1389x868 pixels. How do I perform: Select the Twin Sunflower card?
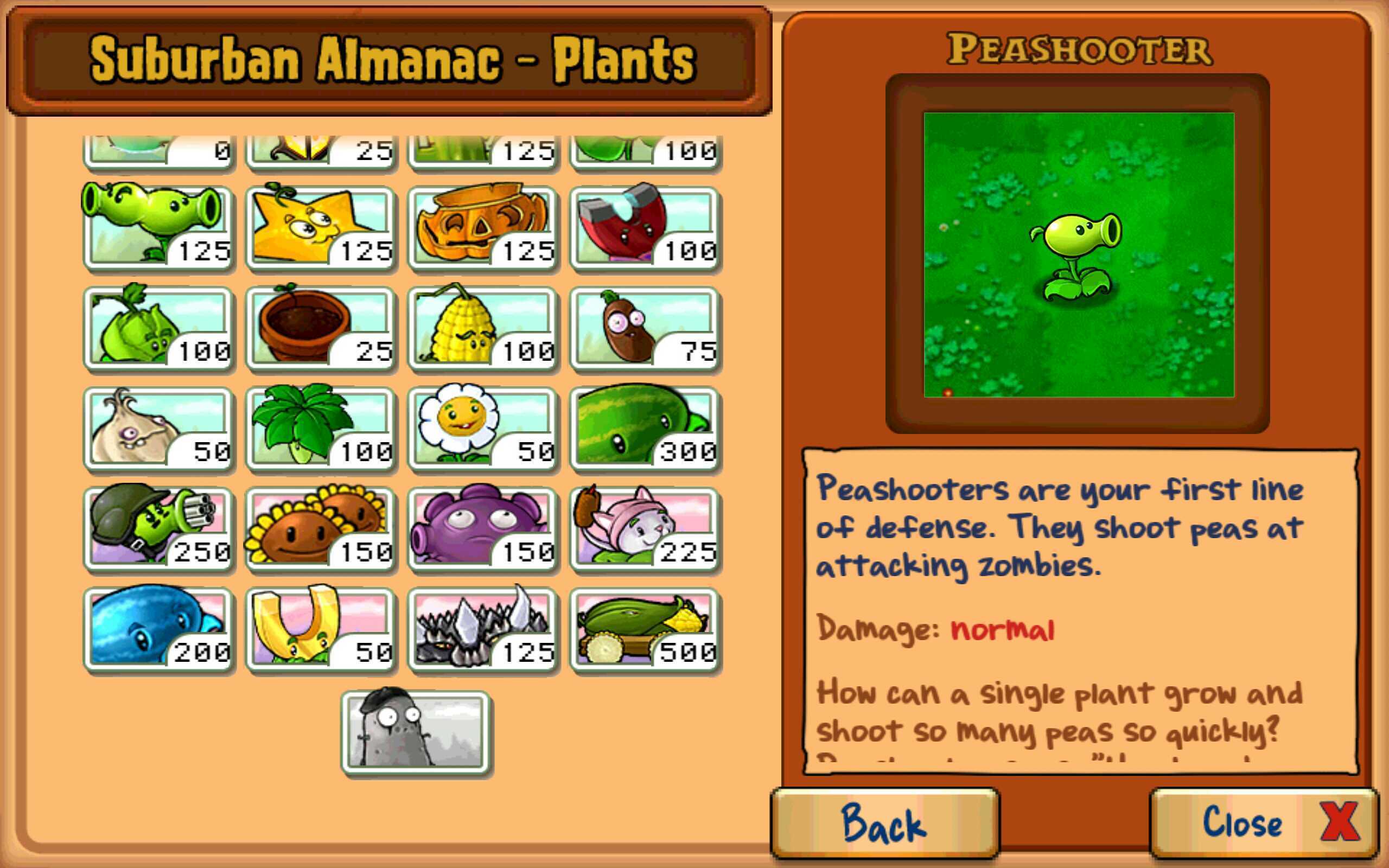[320, 529]
